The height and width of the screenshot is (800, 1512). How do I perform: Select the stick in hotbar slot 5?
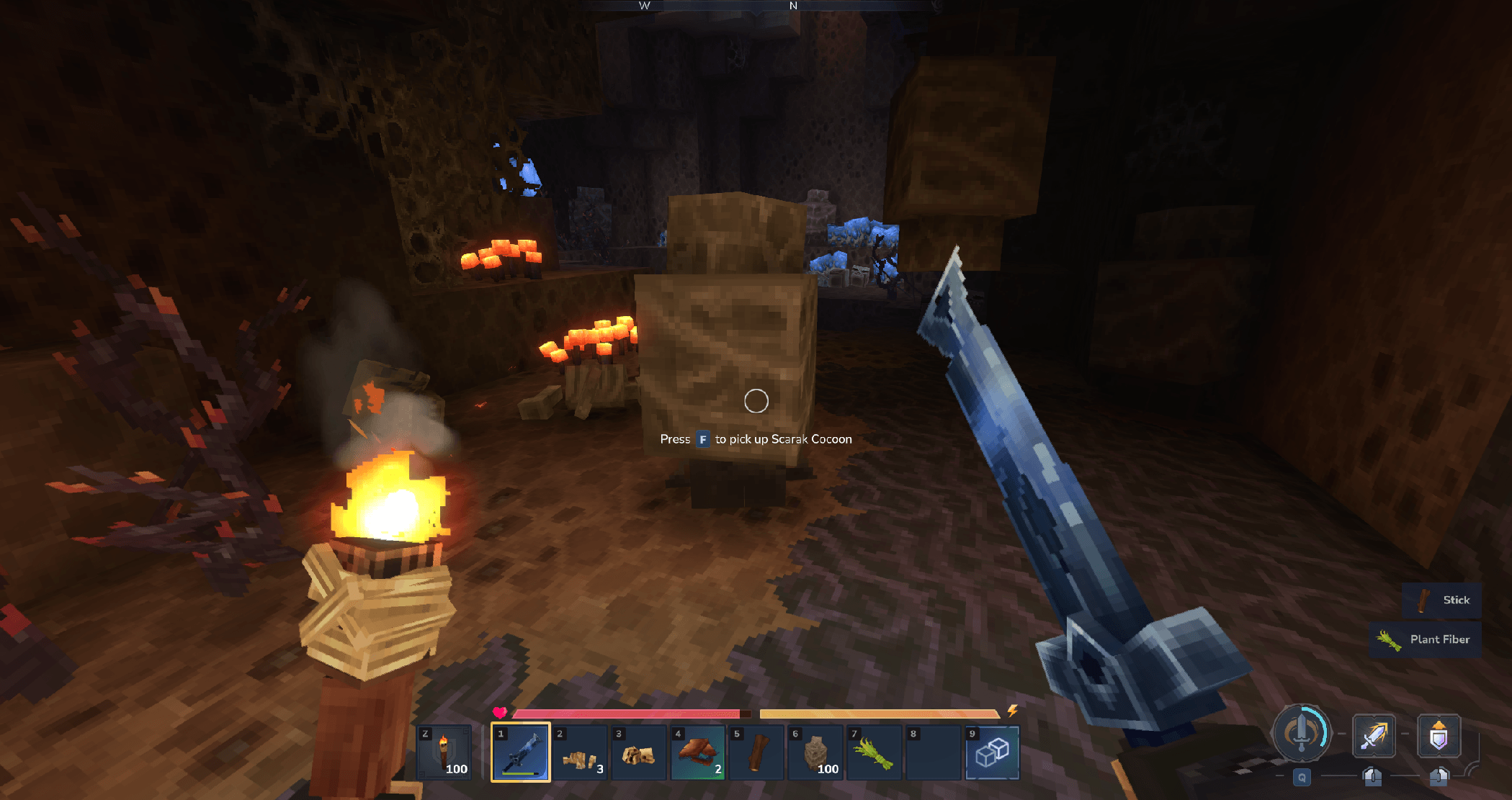(756, 752)
